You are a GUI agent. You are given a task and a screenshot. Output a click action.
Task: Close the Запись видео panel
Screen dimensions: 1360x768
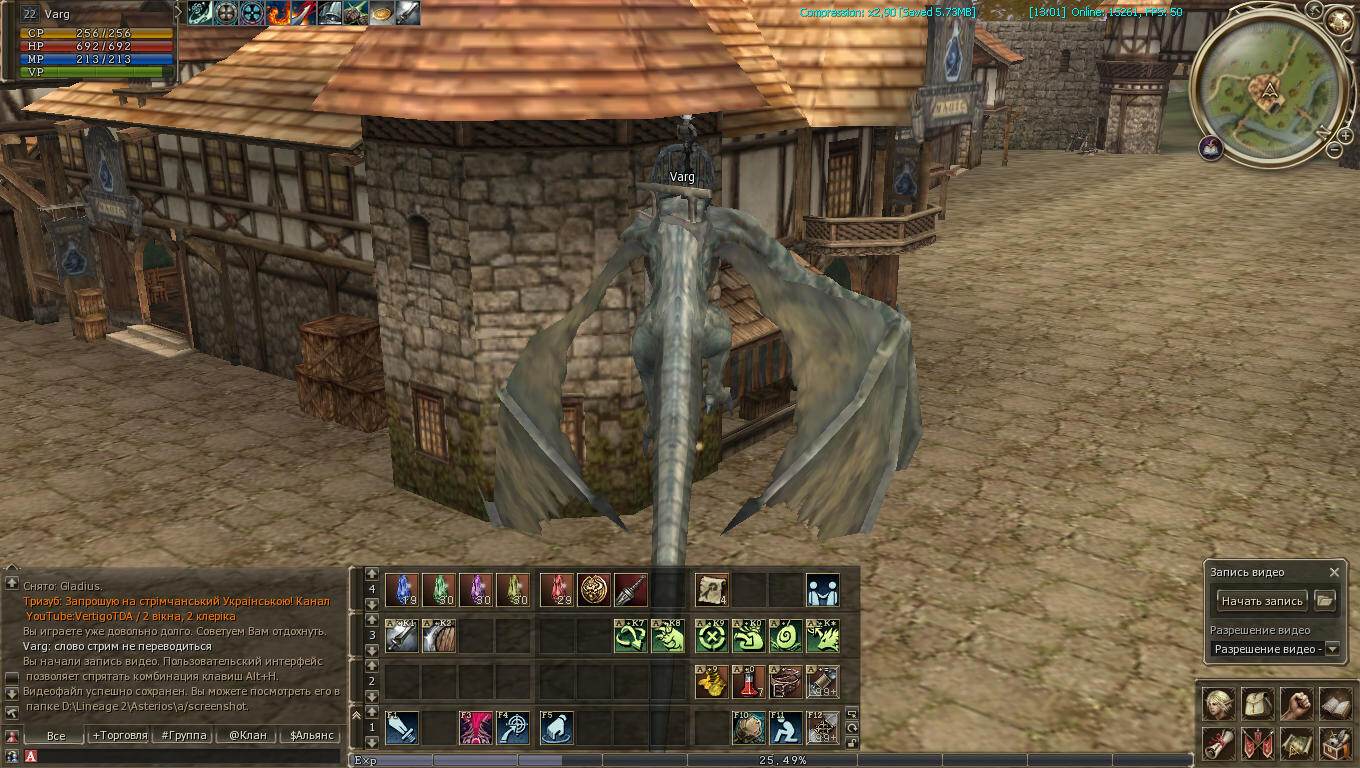click(x=1334, y=573)
